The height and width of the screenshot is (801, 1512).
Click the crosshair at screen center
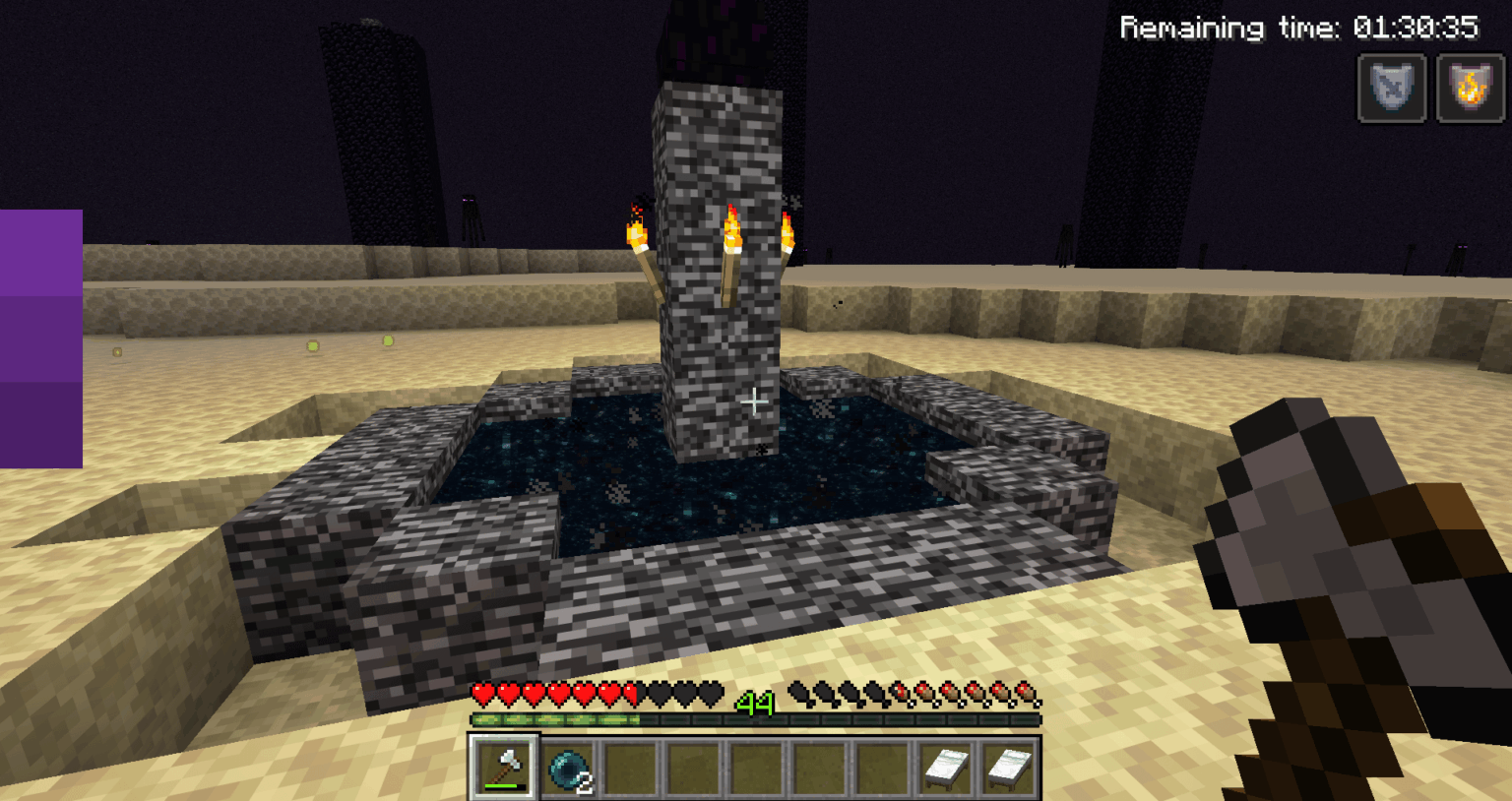tap(756, 401)
